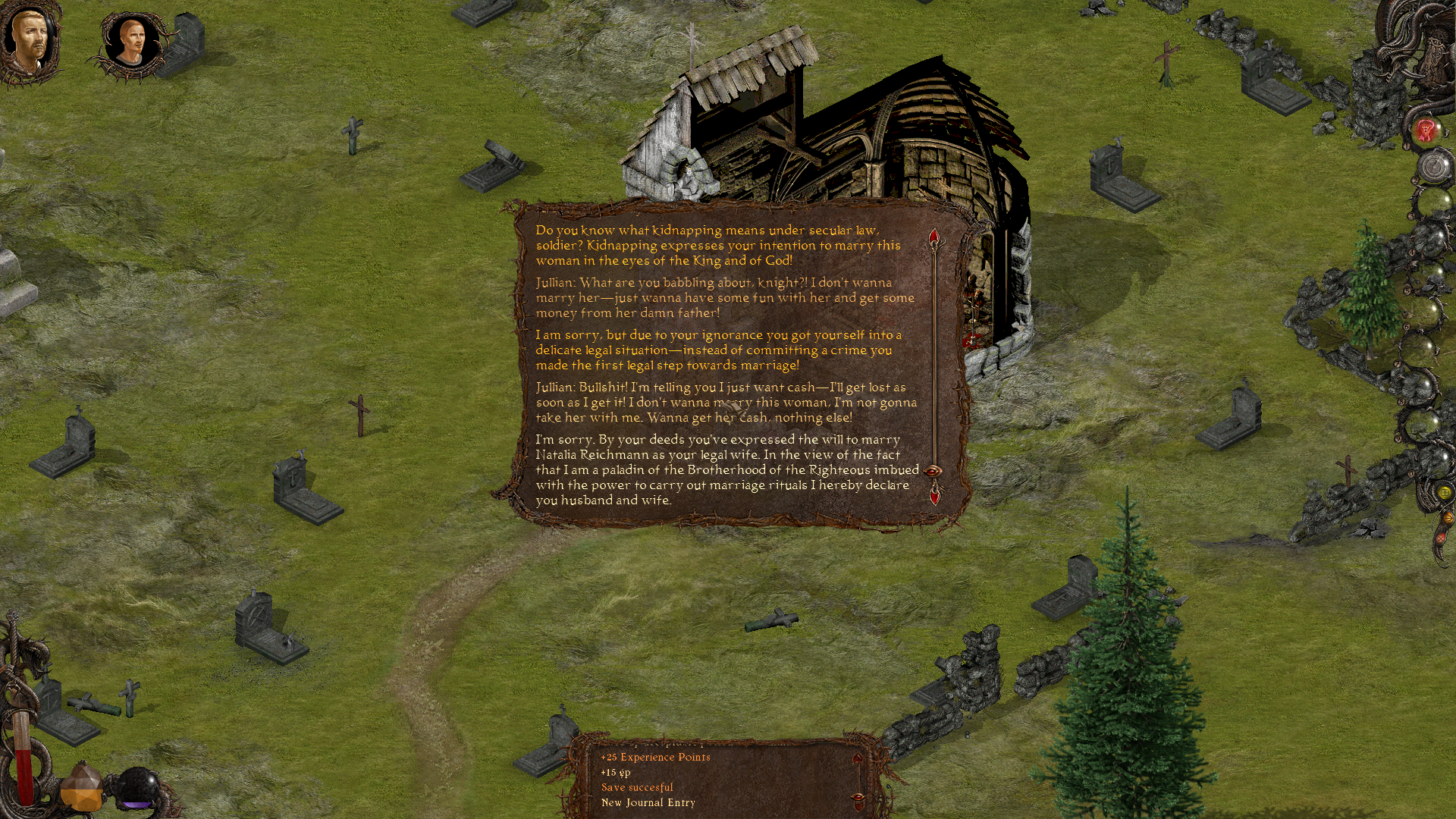Activate quick slot 1 red skill orb
Screen dimensions: 1456x819
[1426, 130]
